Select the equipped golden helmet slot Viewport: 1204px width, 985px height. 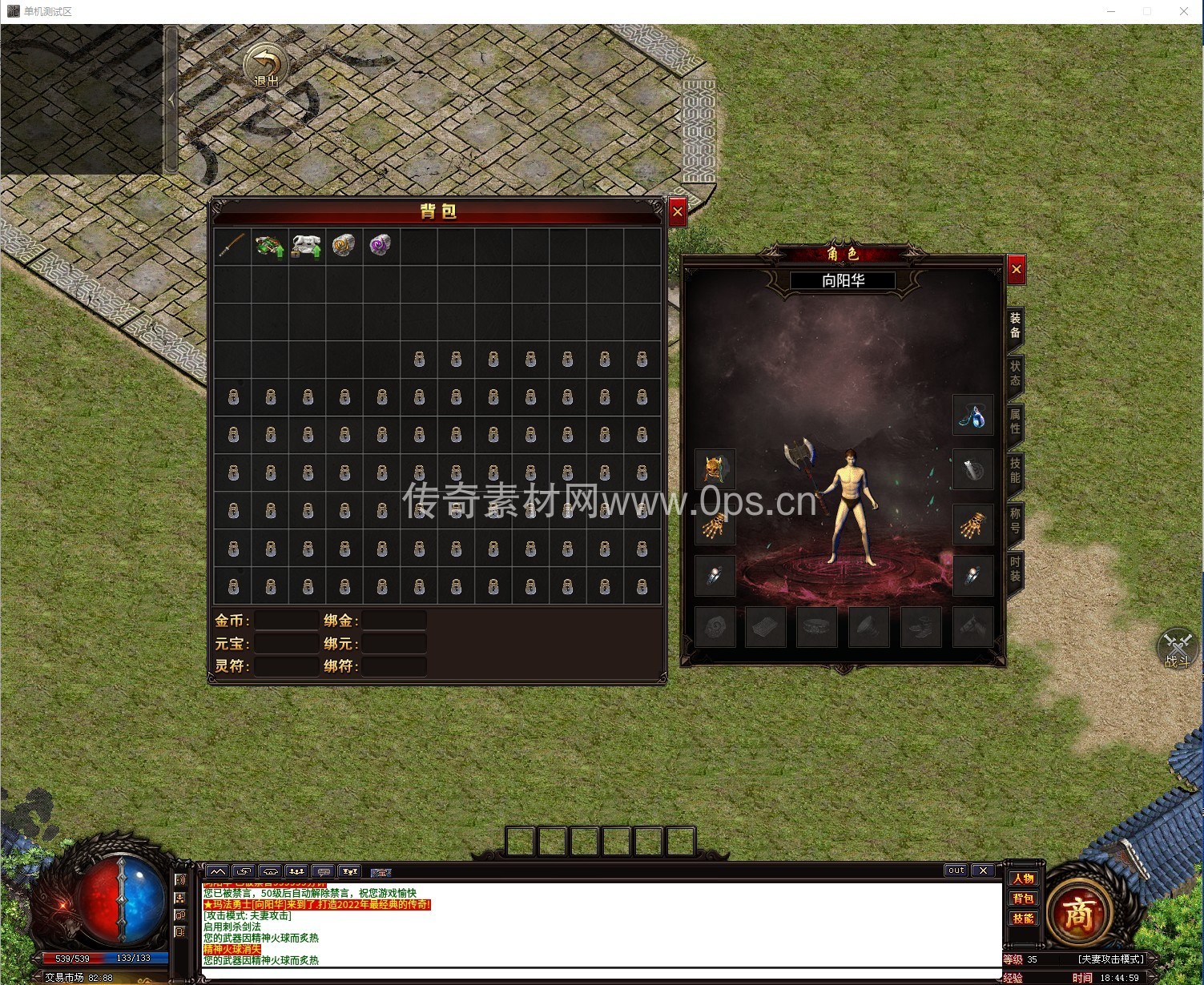tap(715, 469)
